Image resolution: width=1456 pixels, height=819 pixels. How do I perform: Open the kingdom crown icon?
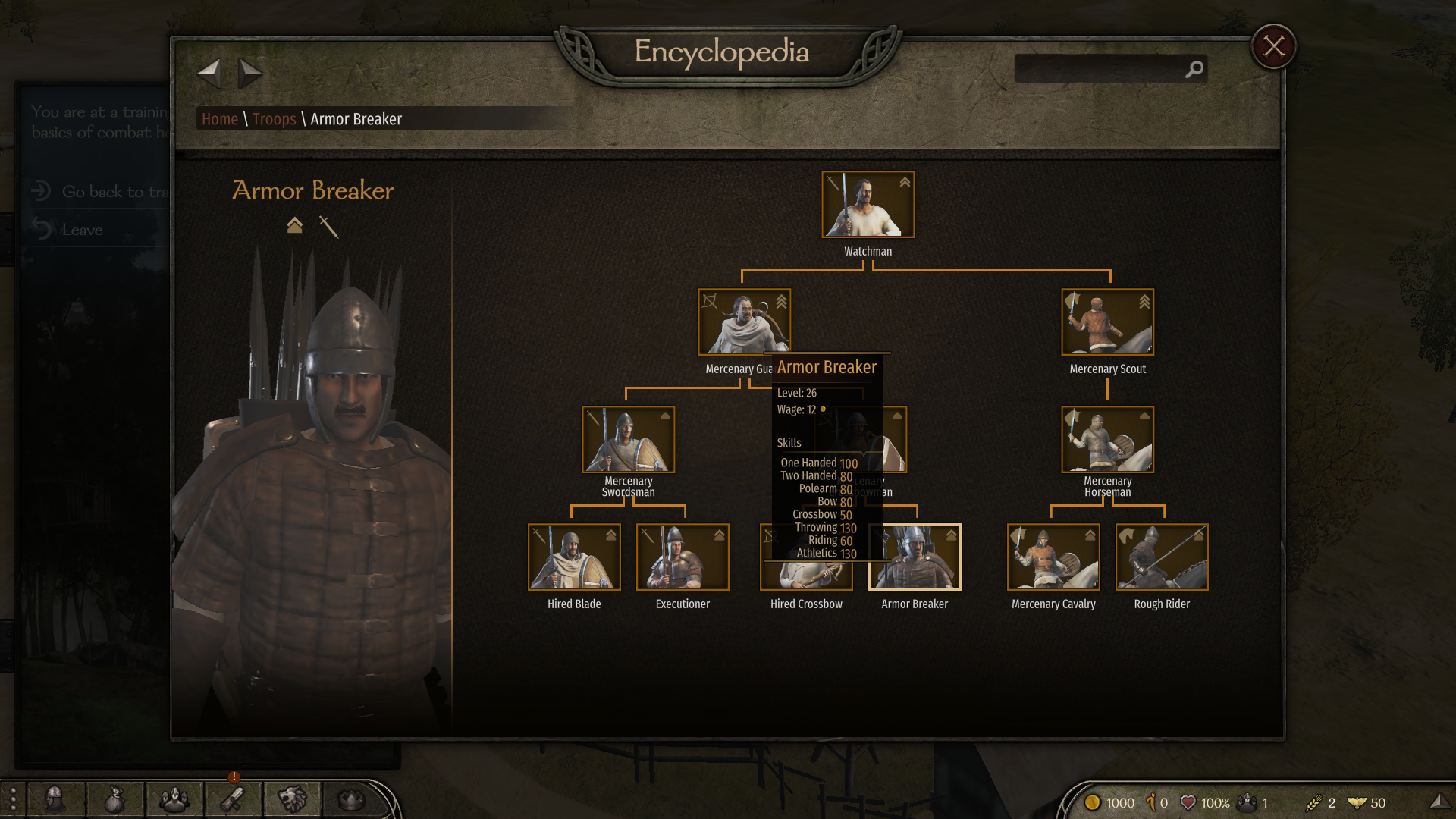(x=350, y=799)
